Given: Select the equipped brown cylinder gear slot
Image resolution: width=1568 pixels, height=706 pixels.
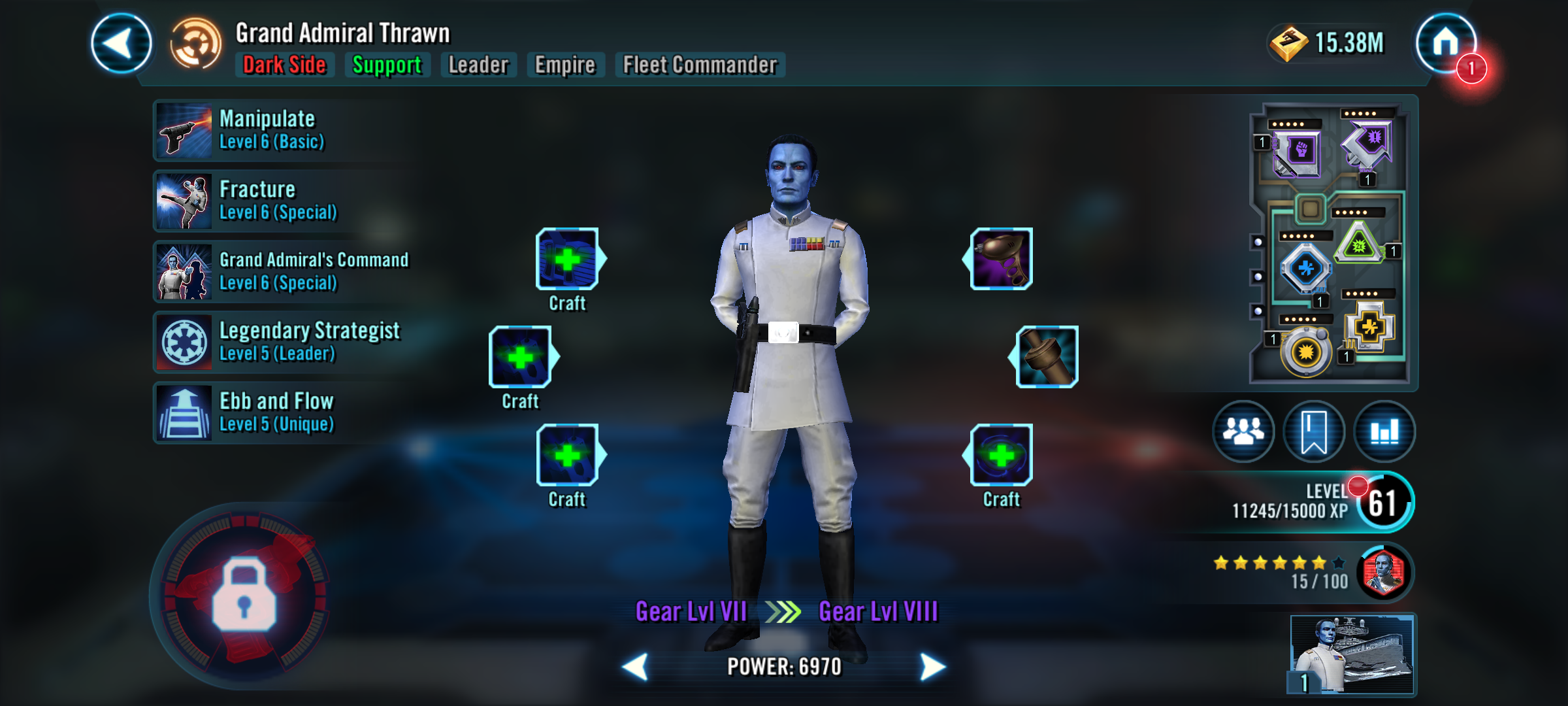Looking at the screenshot, I should pyautogui.click(x=1047, y=357).
